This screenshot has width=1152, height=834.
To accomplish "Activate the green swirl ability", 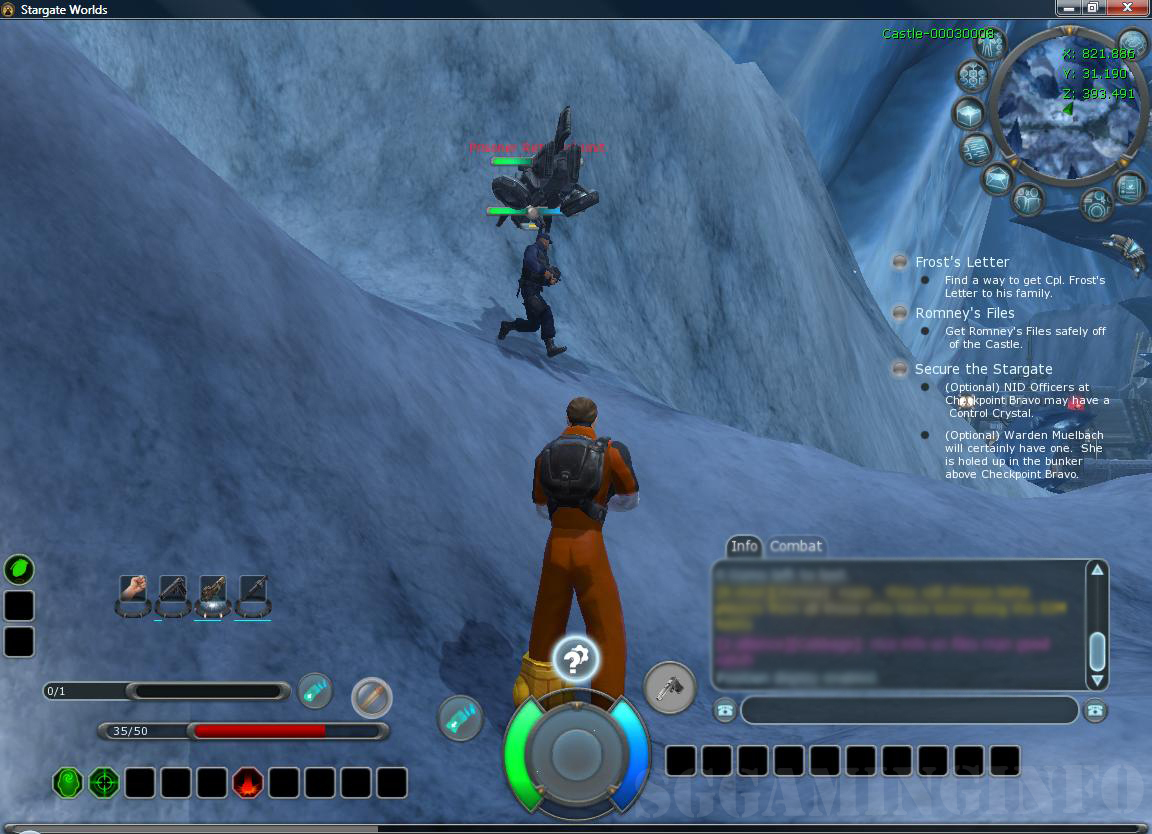I will tap(68, 783).
